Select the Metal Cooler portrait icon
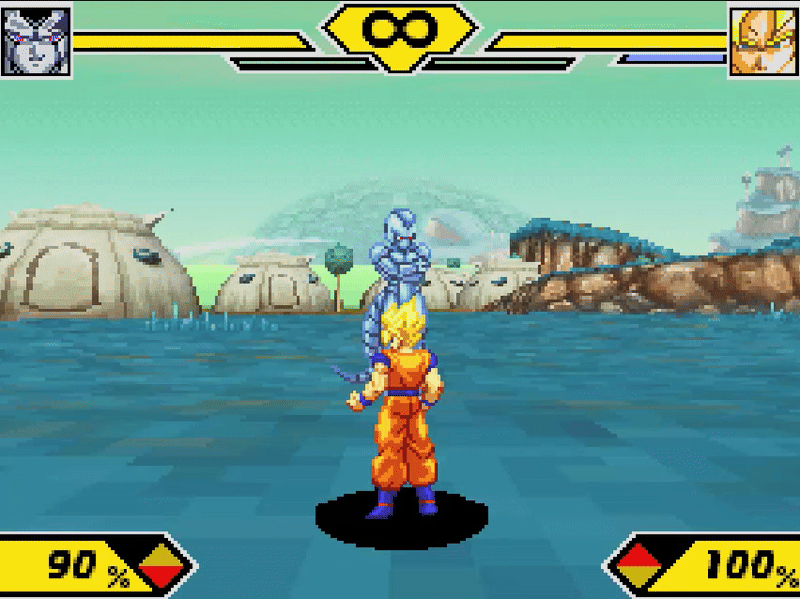This screenshot has width=800, height=599. click(37, 41)
